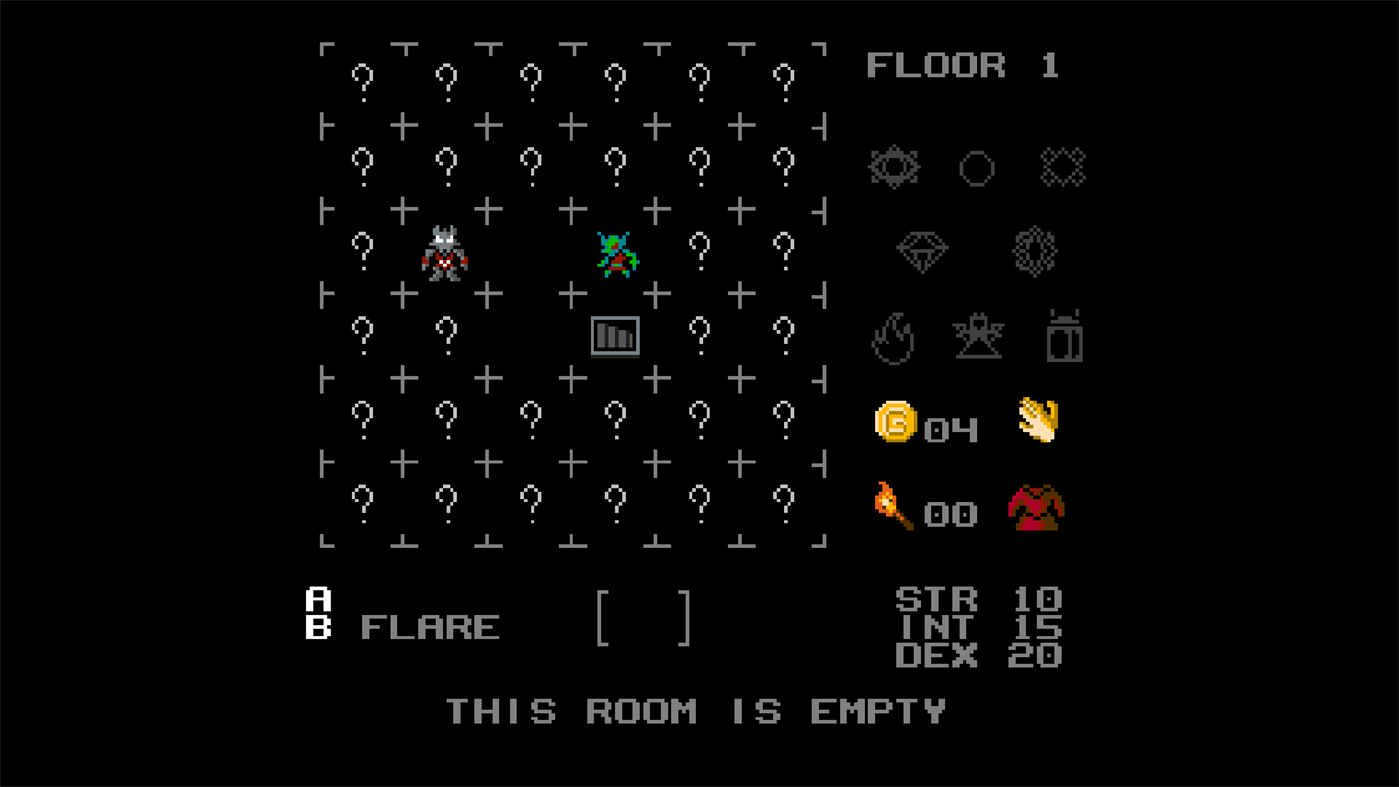Select the flame treasure icon
The image size is (1399, 787).
[893, 338]
